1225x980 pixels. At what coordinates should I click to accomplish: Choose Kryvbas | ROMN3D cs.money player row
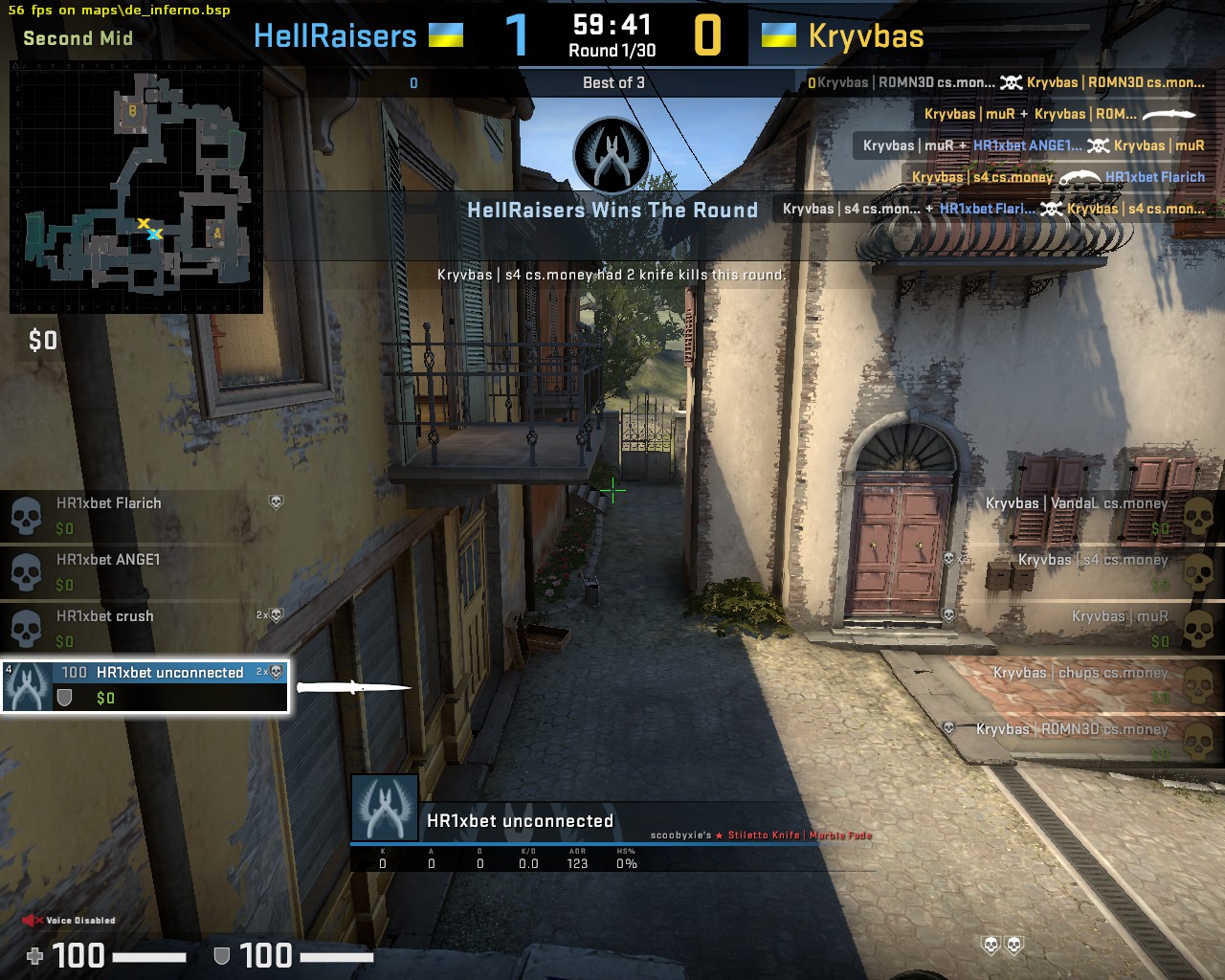(1081, 741)
